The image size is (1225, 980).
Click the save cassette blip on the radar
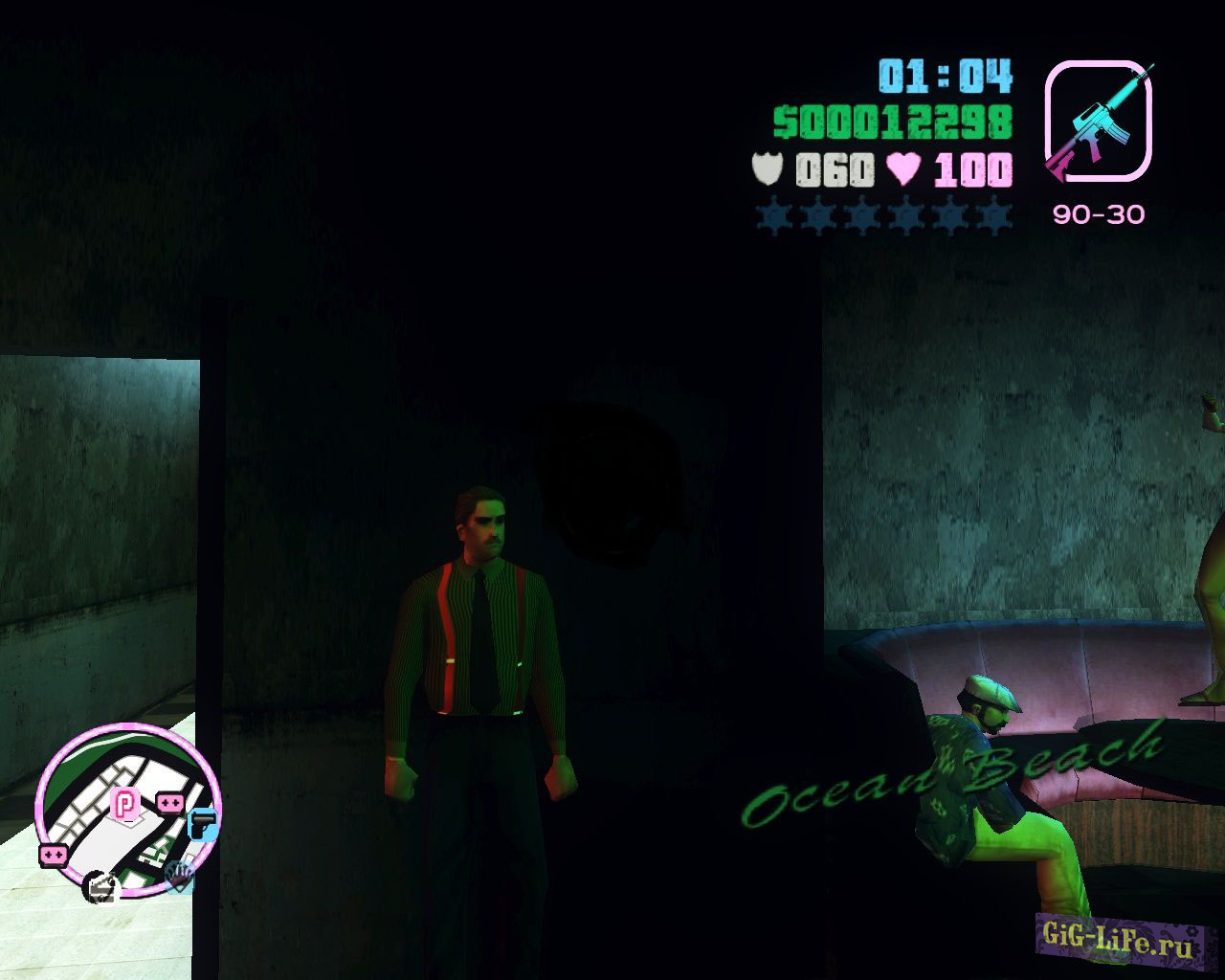click(101, 887)
